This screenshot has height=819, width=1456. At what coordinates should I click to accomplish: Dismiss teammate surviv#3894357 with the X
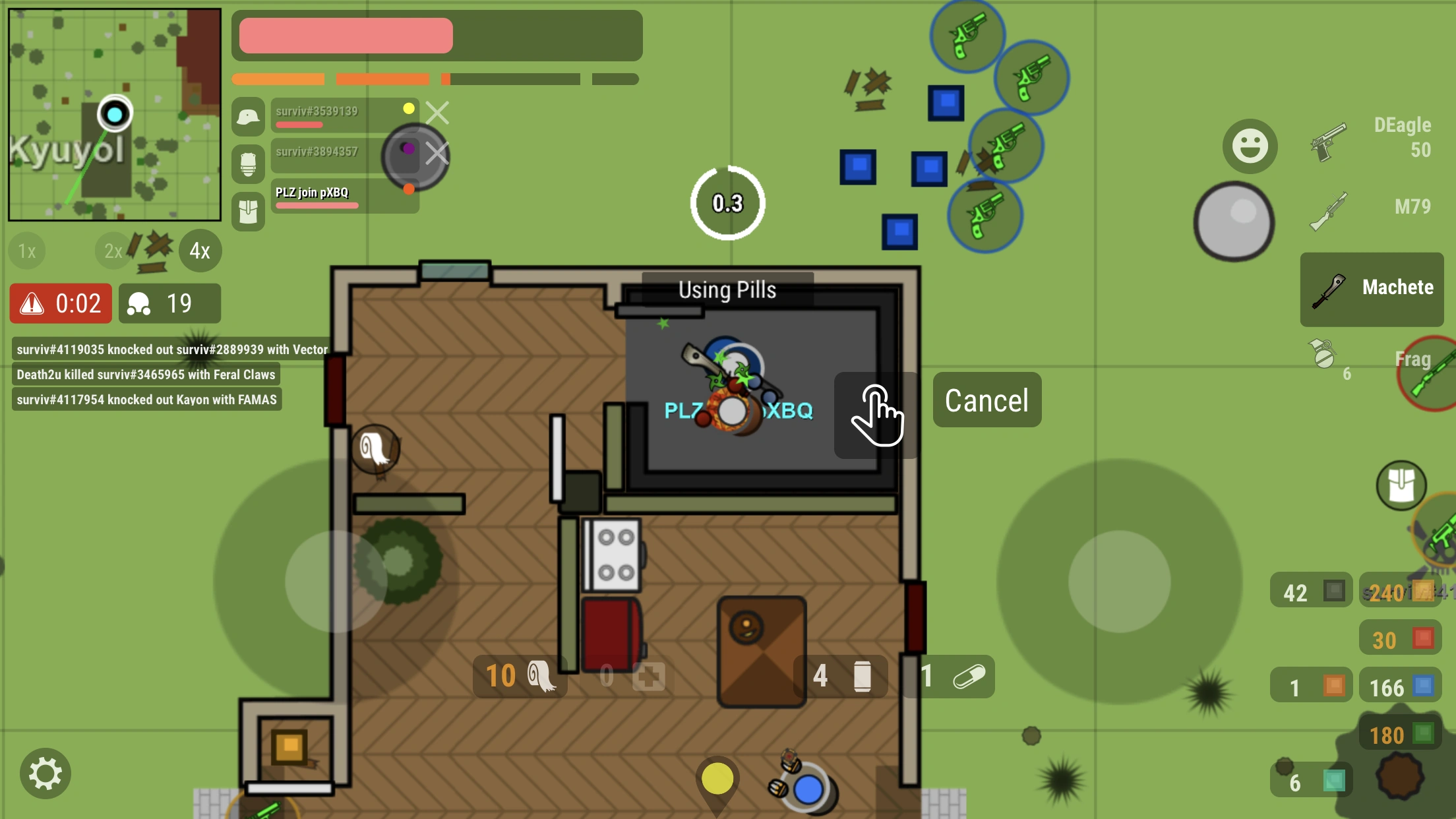[437, 153]
